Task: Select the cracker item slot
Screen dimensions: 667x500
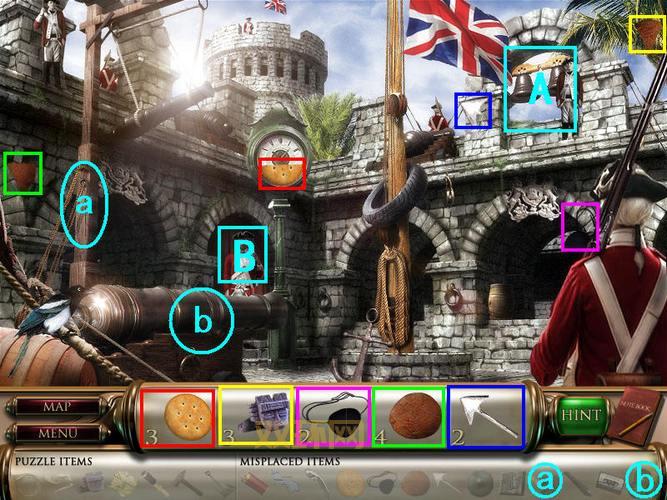Action: click(178, 417)
